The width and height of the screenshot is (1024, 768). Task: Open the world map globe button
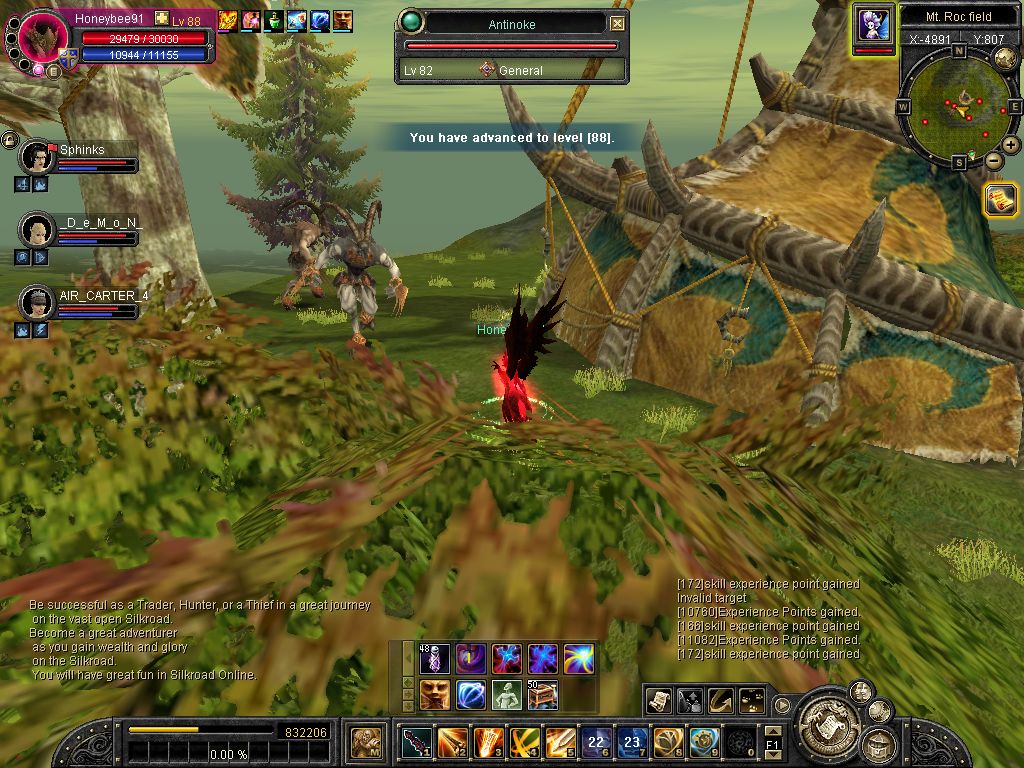1005,58
